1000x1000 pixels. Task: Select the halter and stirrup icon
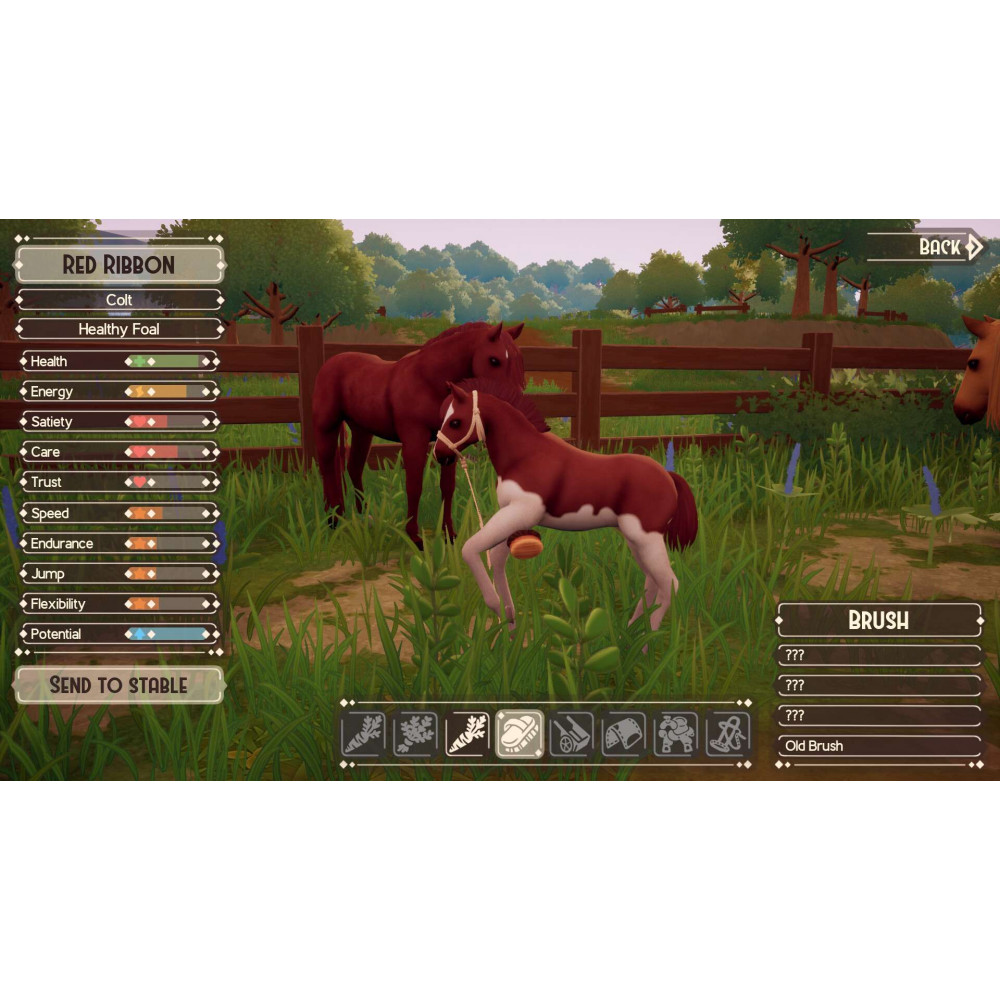728,735
